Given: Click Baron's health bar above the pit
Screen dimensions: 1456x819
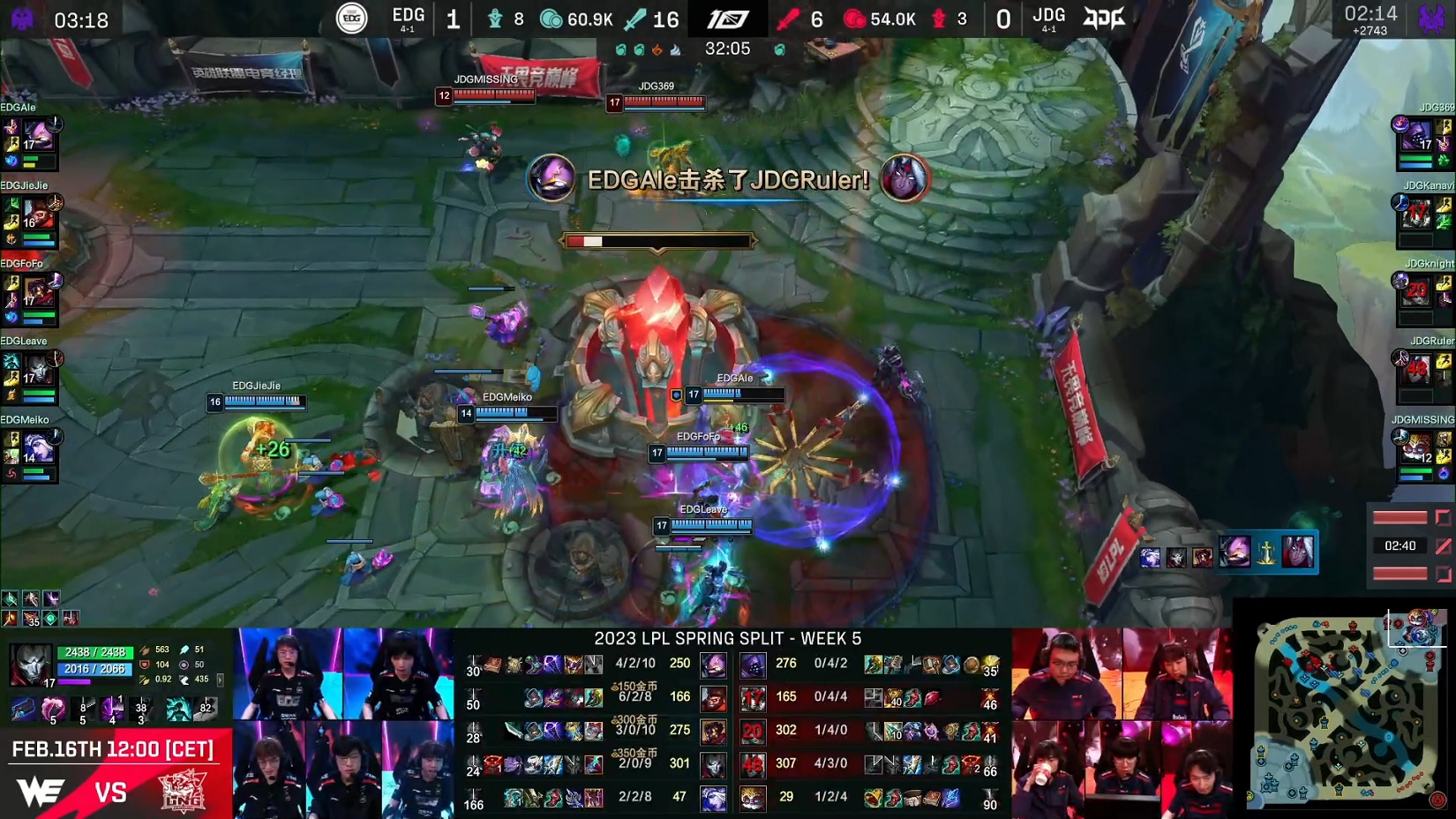Looking at the screenshot, I should point(657,239).
